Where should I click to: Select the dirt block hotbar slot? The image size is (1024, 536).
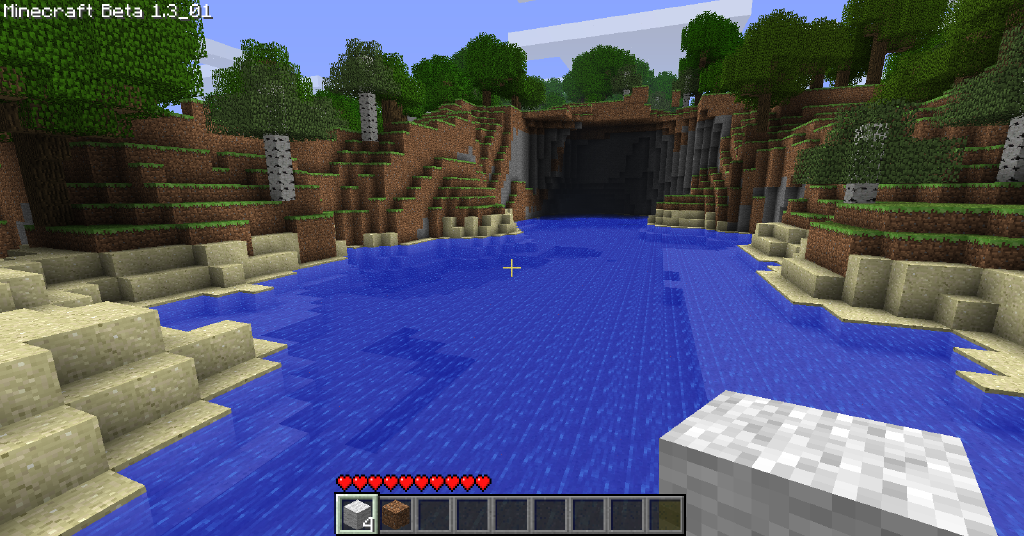pyautogui.click(x=395, y=515)
